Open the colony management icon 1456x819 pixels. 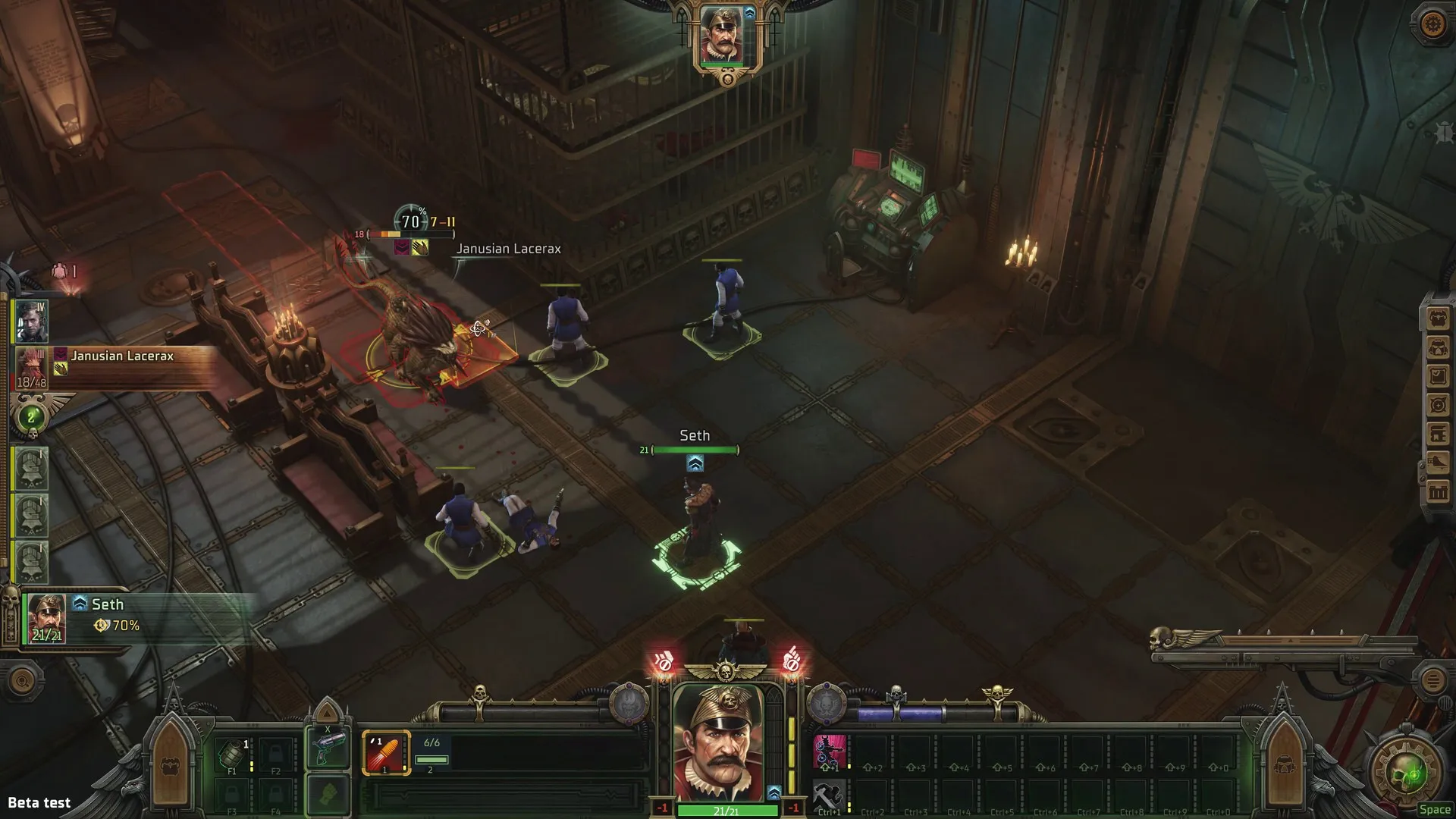click(x=1436, y=435)
